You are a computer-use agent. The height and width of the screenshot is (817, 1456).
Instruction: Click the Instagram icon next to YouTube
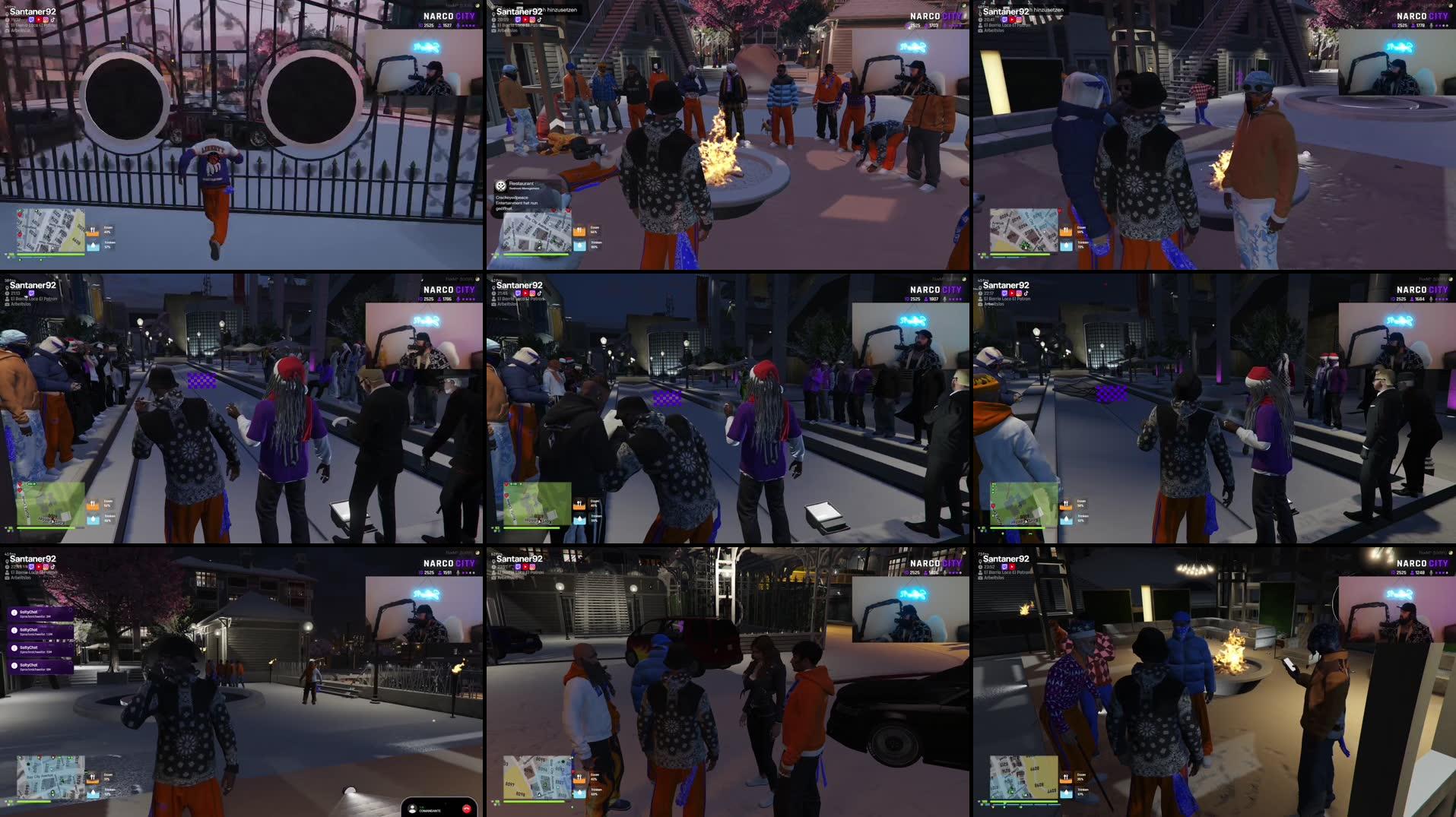46,20
